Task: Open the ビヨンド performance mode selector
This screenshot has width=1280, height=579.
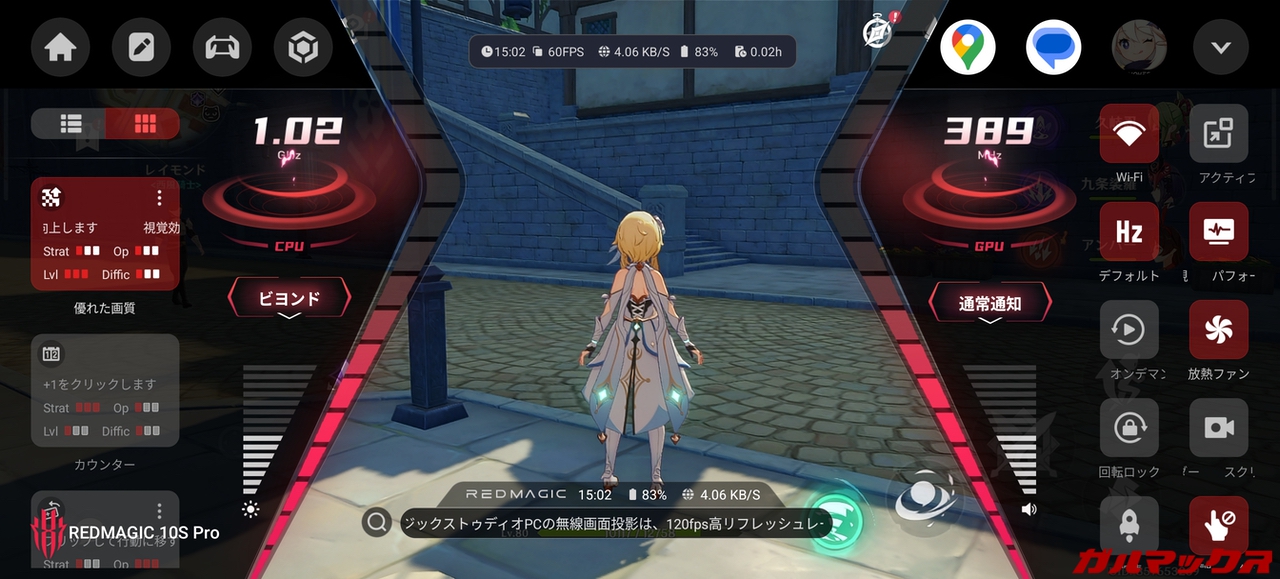Action: tap(290, 299)
